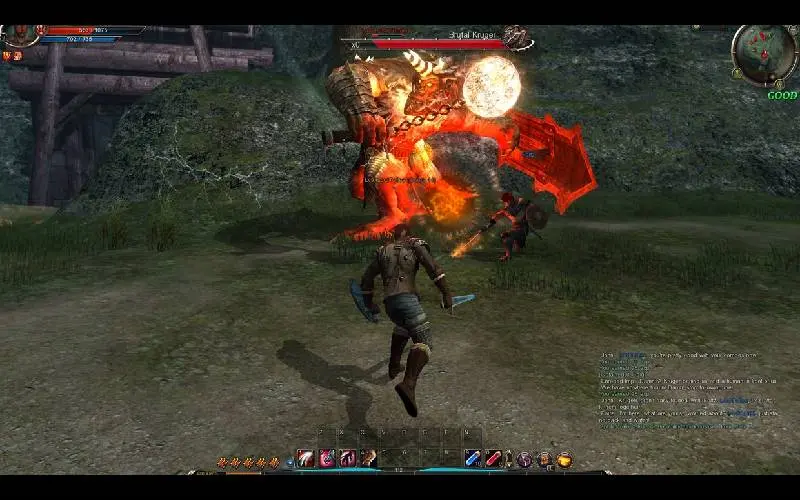Use the blue mana potion slot
The image size is (800, 500).
472,458
